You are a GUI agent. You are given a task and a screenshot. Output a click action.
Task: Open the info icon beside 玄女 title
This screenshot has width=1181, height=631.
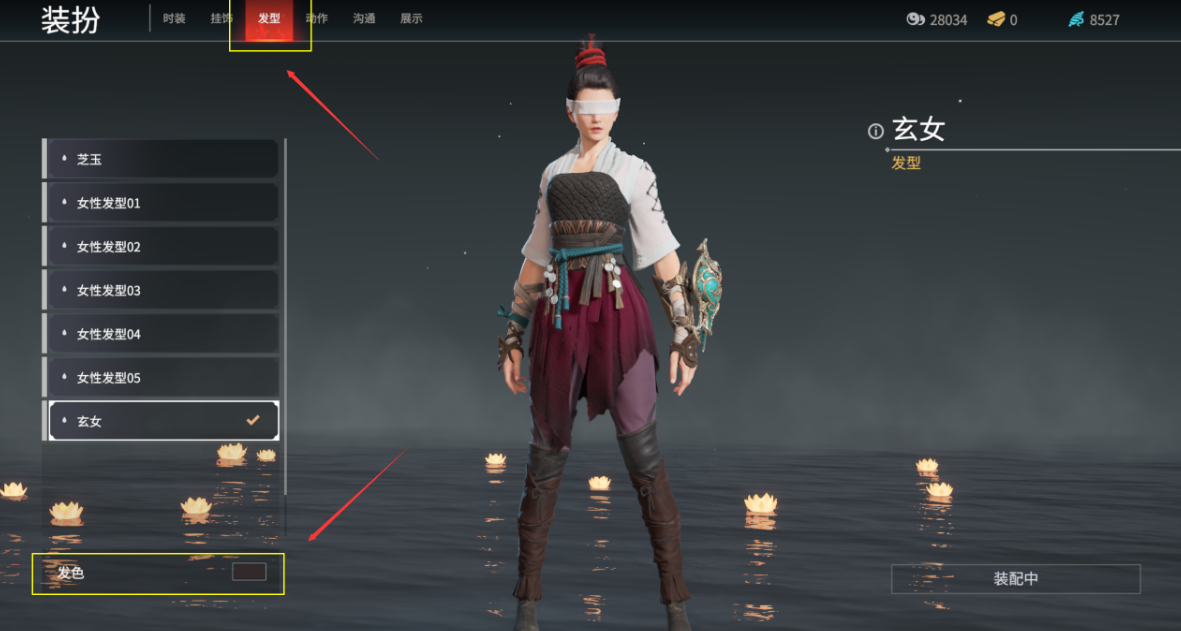(876, 131)
